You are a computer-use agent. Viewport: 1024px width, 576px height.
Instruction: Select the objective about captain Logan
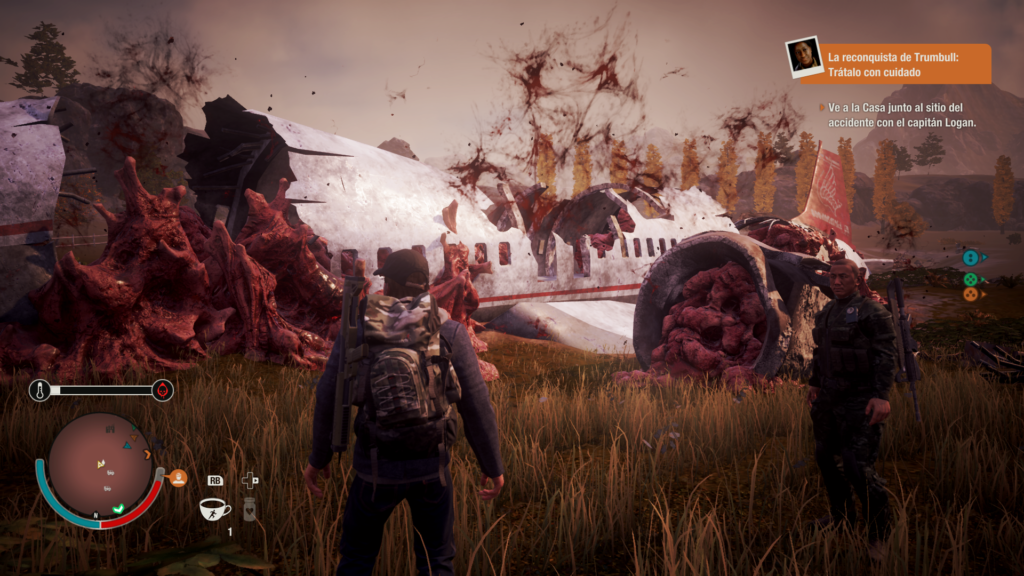[901, 114]
